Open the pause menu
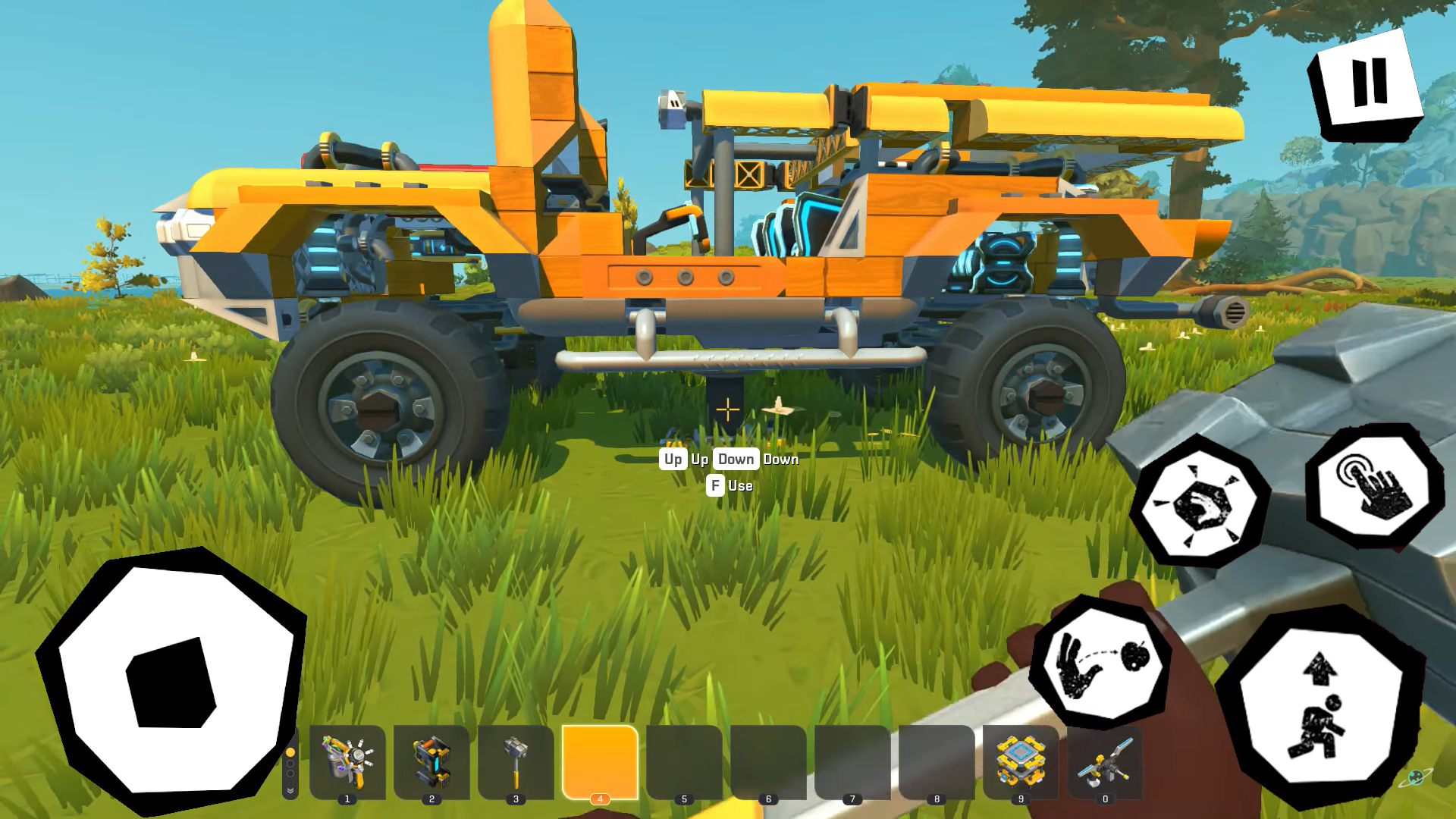 [x=1367, y=82]
